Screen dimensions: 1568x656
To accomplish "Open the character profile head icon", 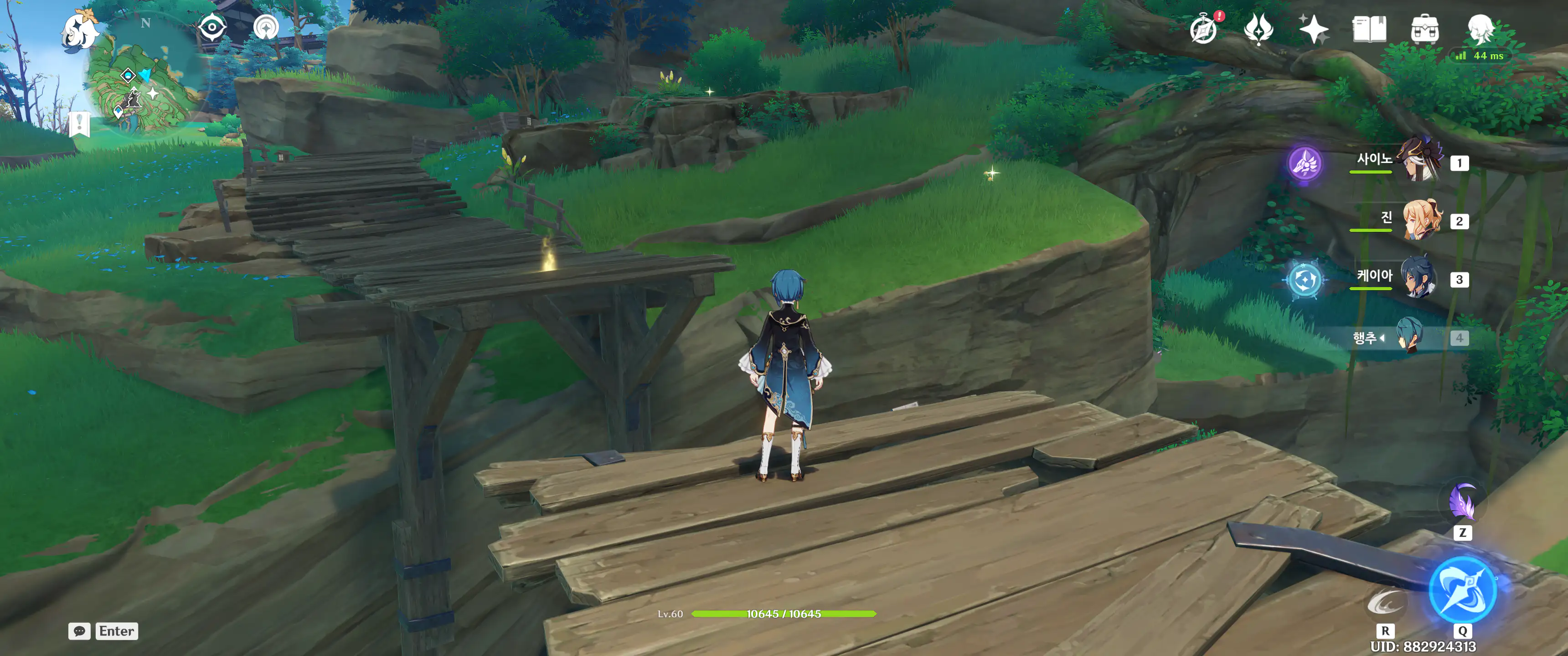I will tap(1480, 28).
